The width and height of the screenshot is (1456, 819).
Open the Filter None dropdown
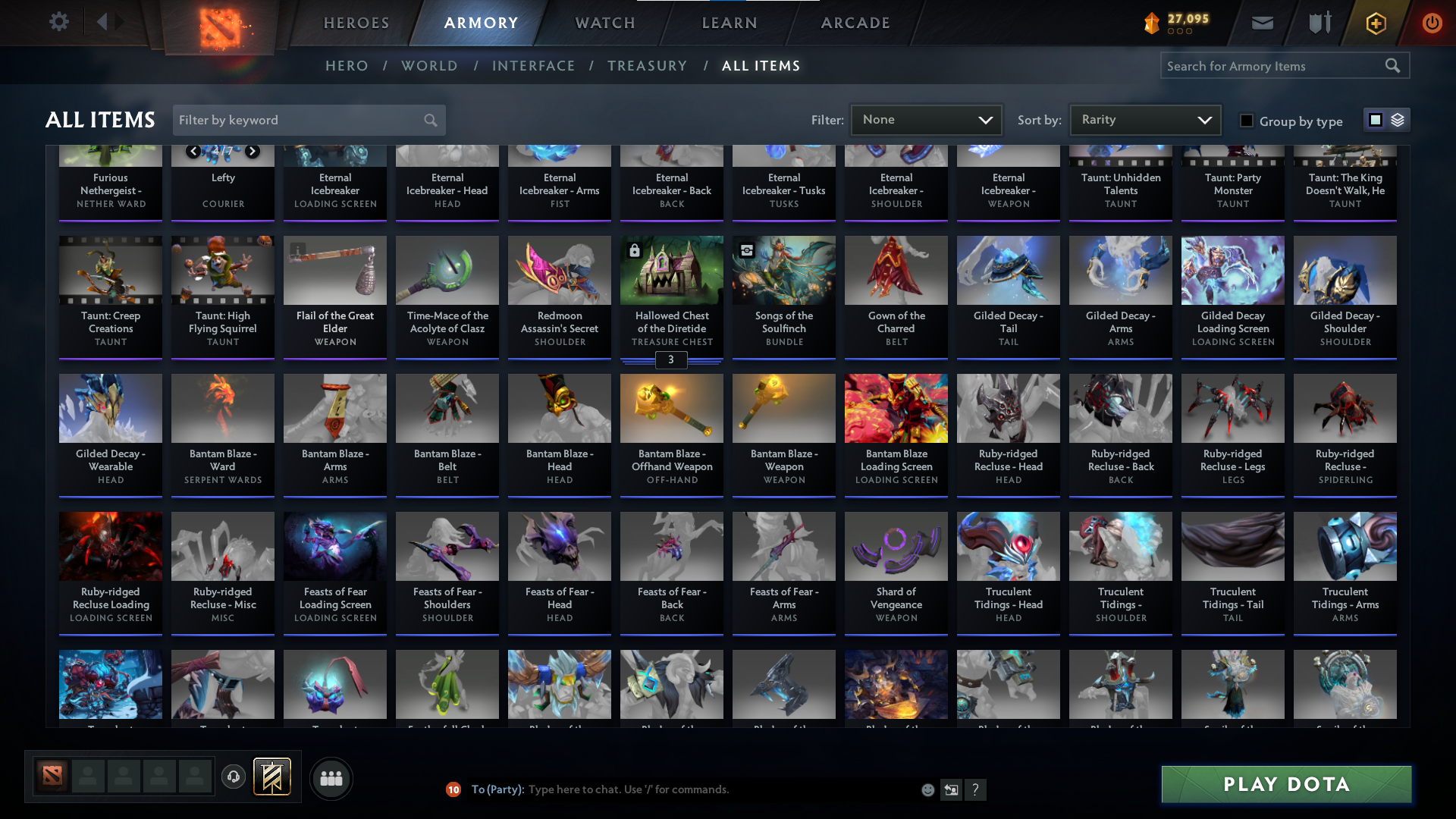tap(926, 120)
